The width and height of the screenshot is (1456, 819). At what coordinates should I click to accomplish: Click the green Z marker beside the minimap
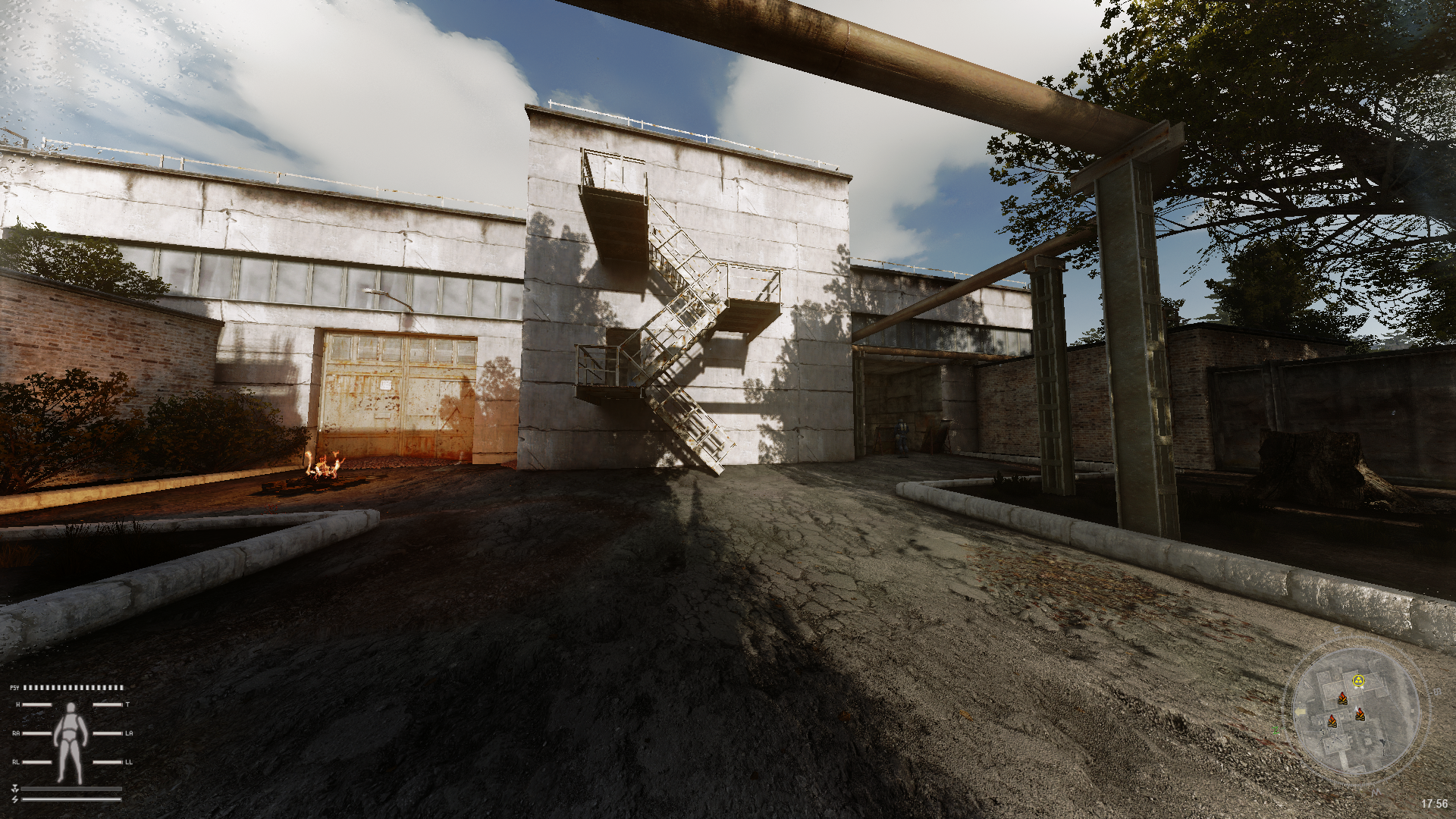tap(1276, 730)
